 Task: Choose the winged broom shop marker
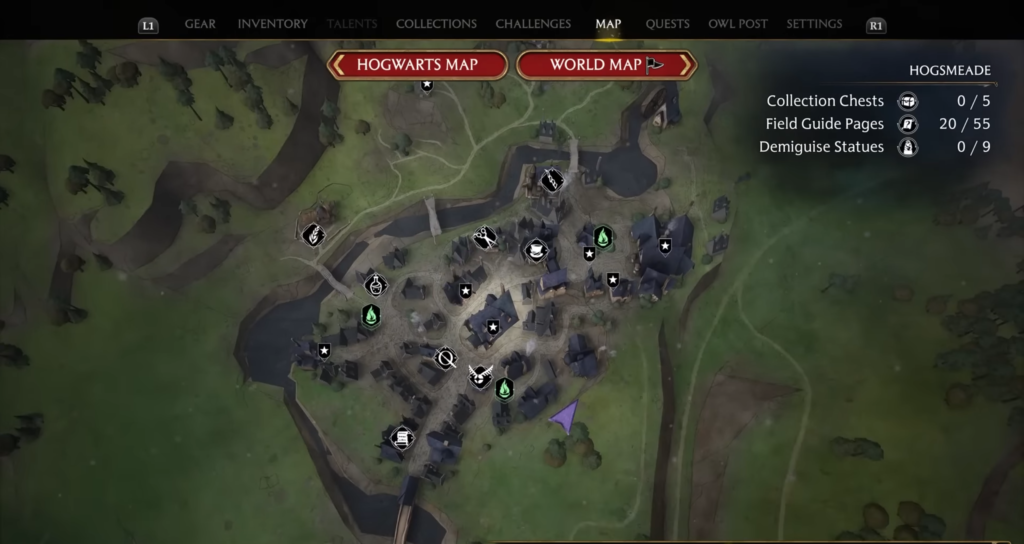coord(480,375)
